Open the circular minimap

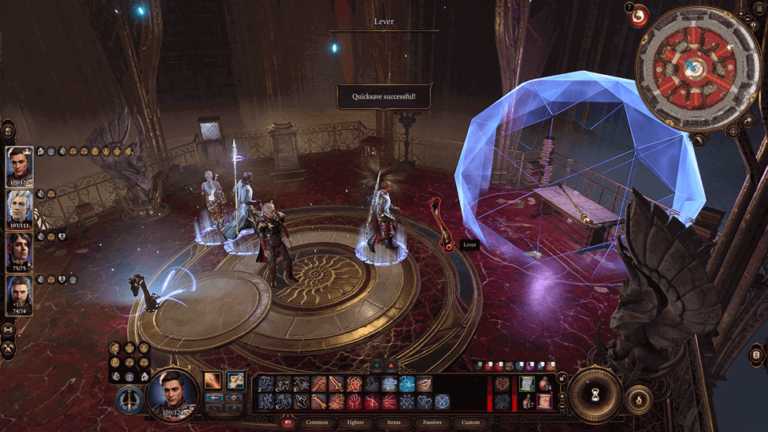point(698,69)
